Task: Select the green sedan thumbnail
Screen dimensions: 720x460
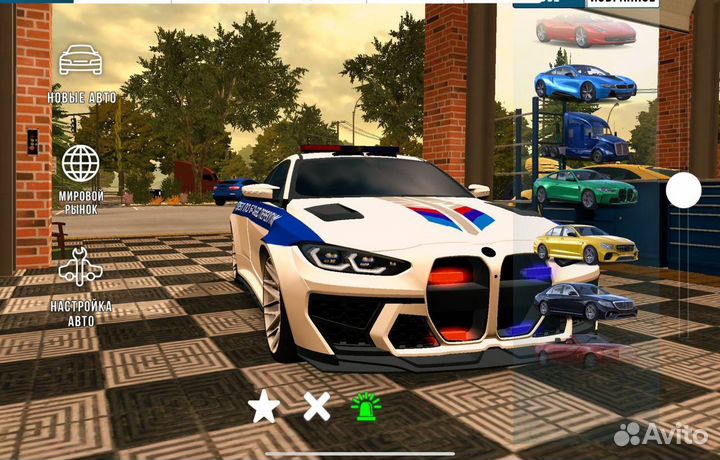Action: click(x=584, y=186)
